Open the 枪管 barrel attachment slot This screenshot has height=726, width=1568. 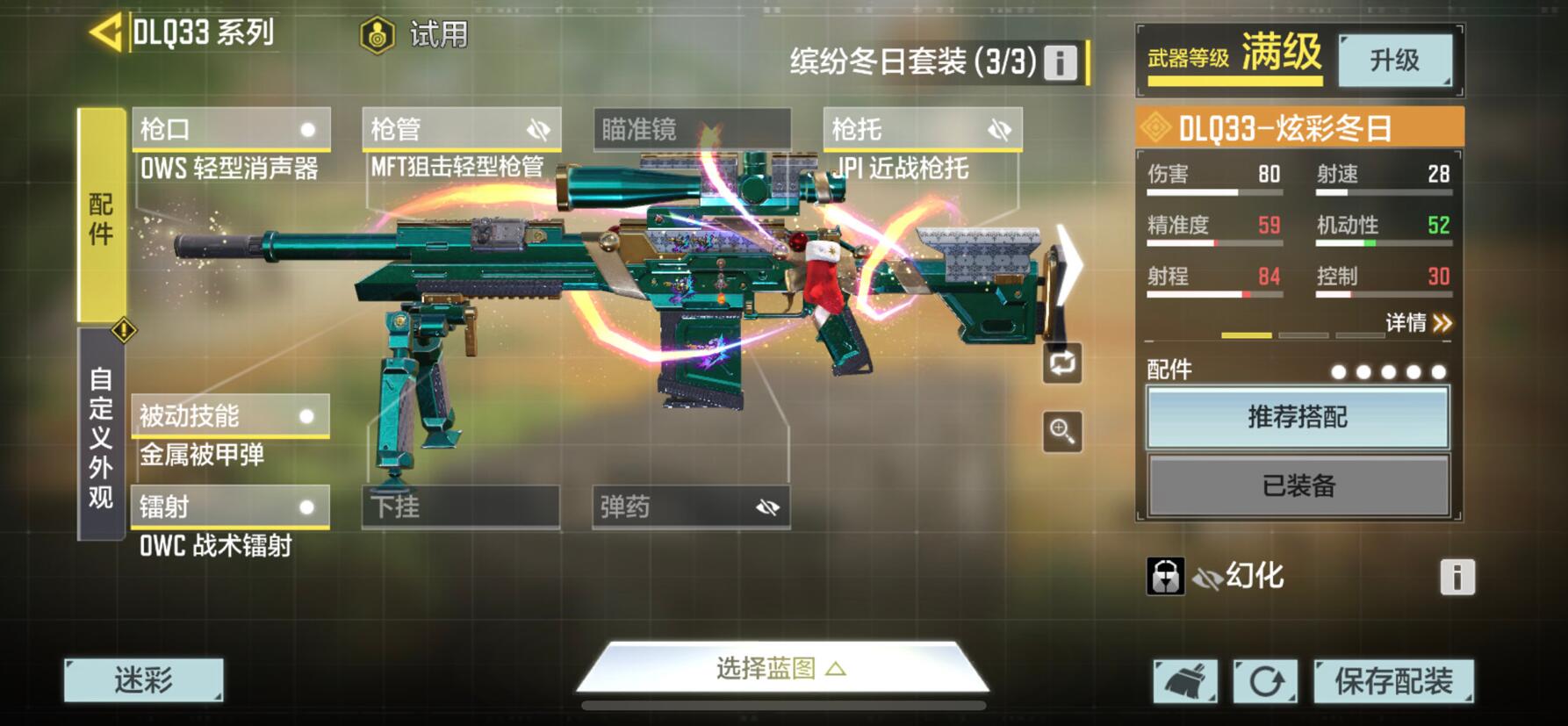coord(461,130)
